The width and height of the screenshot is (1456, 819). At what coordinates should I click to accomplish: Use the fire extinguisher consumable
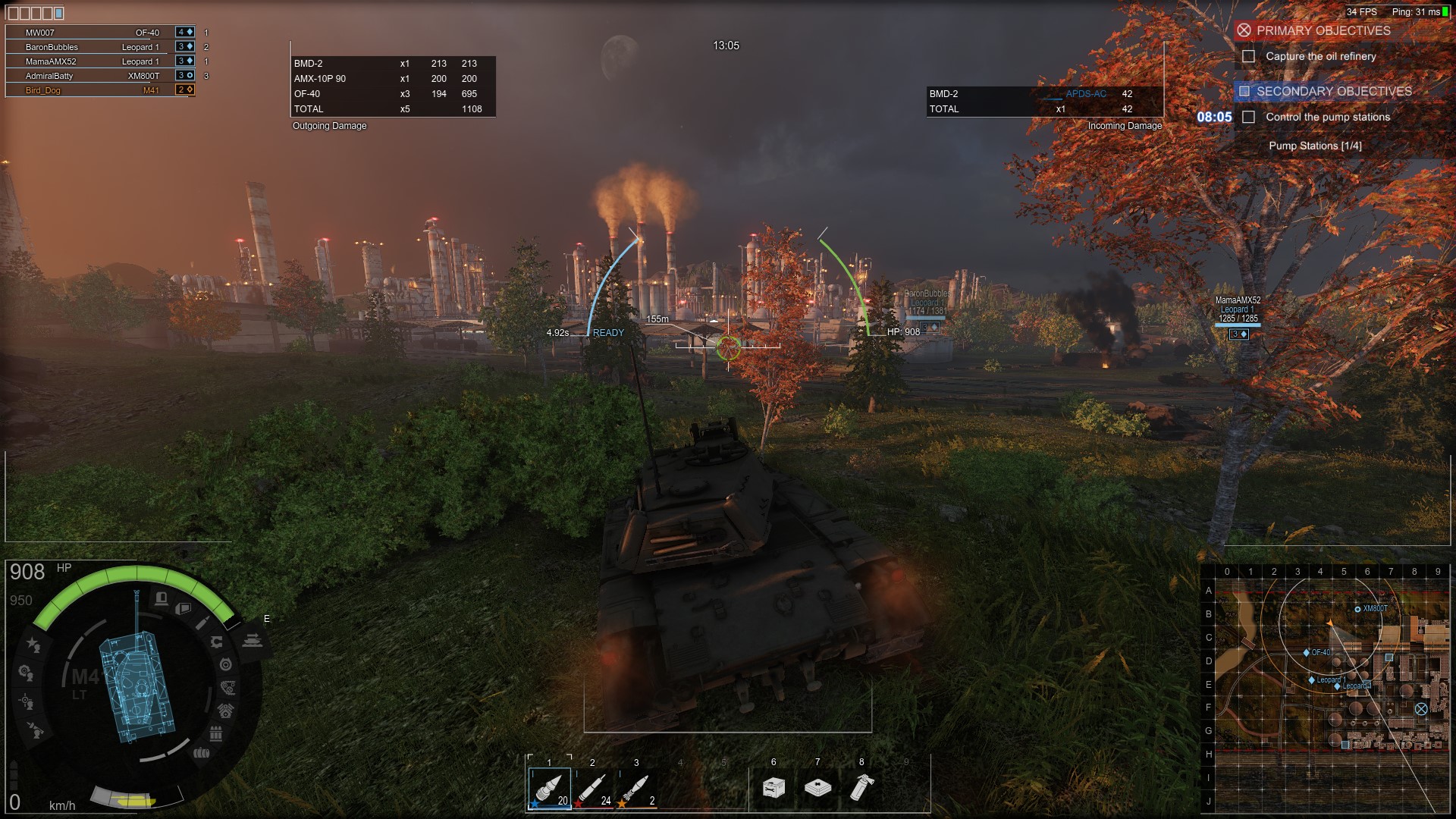pyautogui.click(x=861, y=788)
